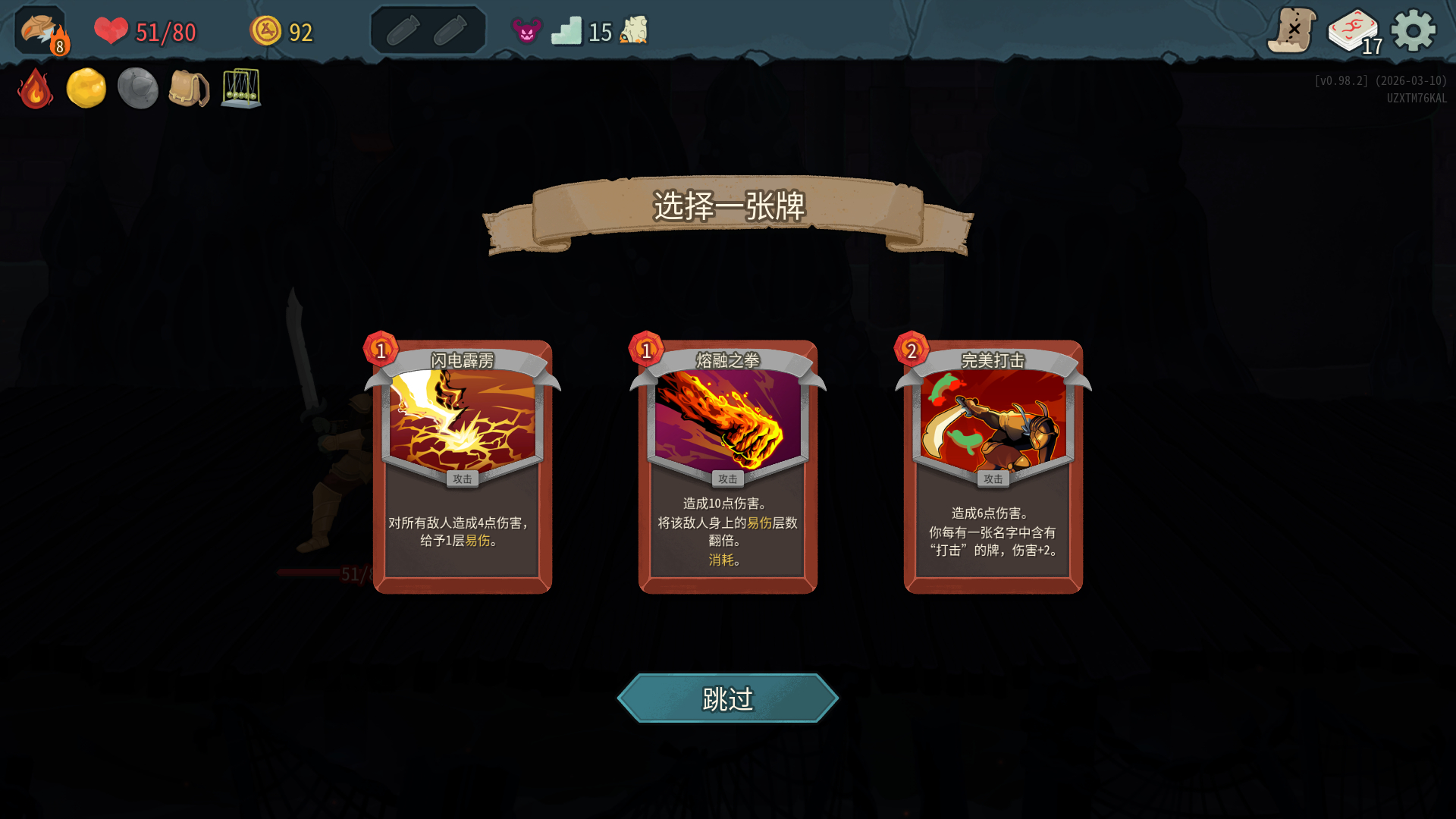1456x819 pixels.
Task: Open the map scroll
Action: click(1291, 31)
